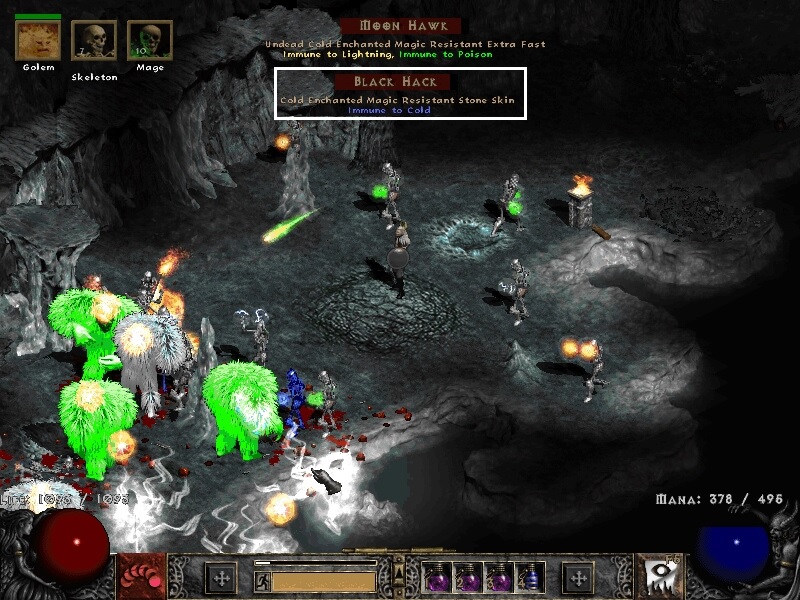Click the four-arrow button beside the run toggle

click(221, 578)
